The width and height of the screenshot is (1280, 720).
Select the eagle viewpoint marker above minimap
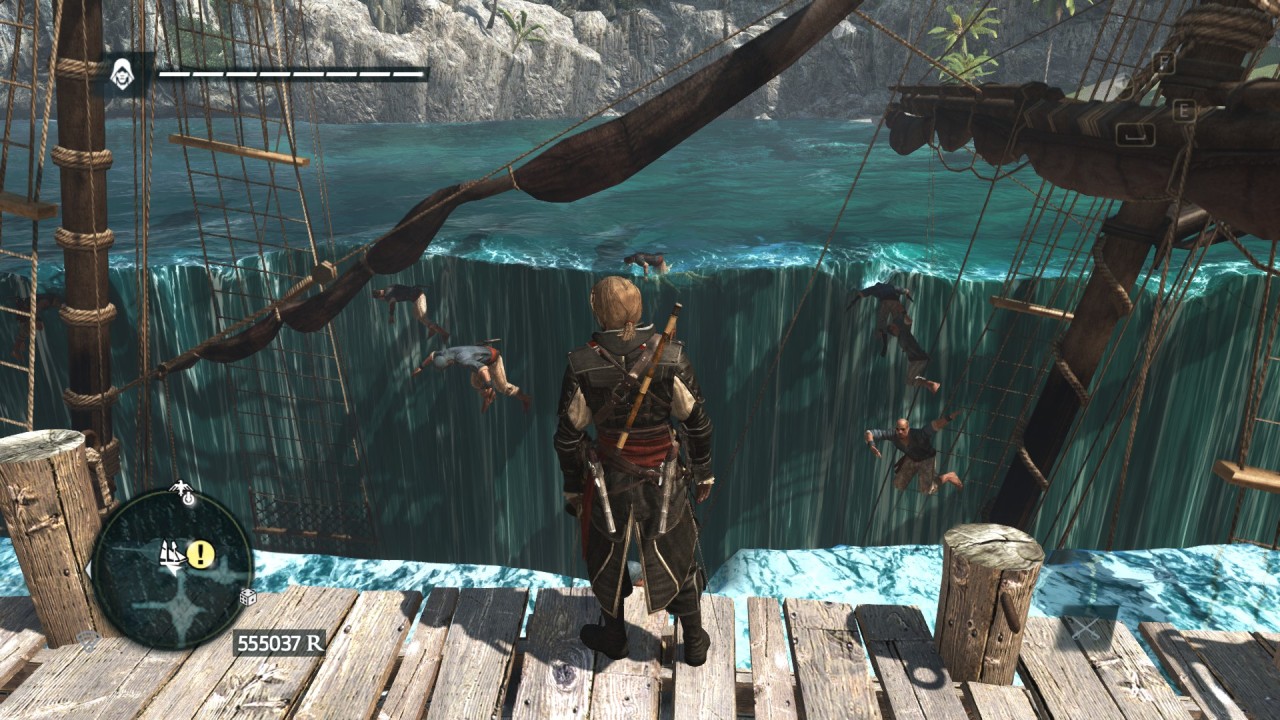pos(182,490)
